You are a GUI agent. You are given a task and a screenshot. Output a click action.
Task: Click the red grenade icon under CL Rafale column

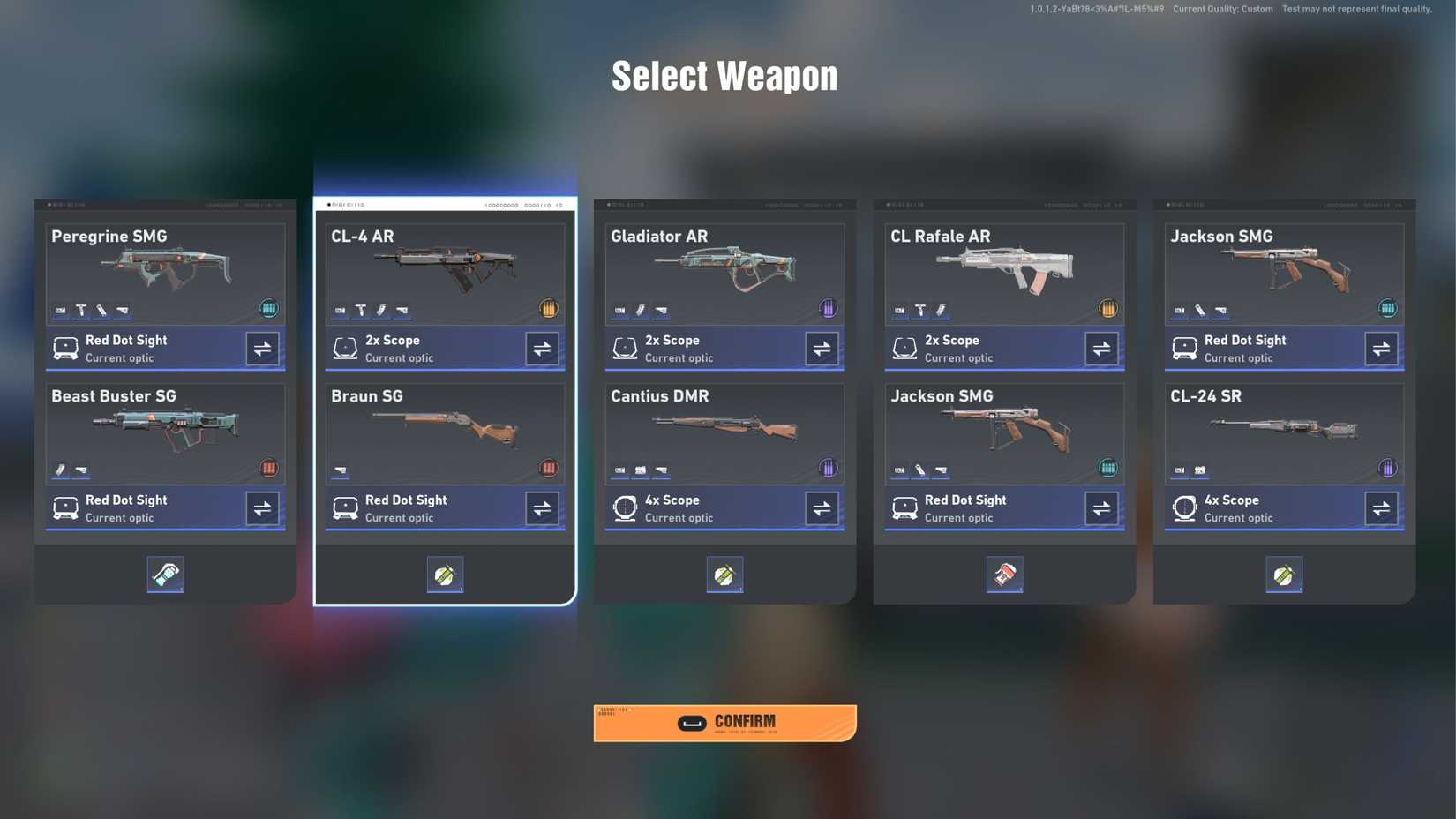point(1004,575)
